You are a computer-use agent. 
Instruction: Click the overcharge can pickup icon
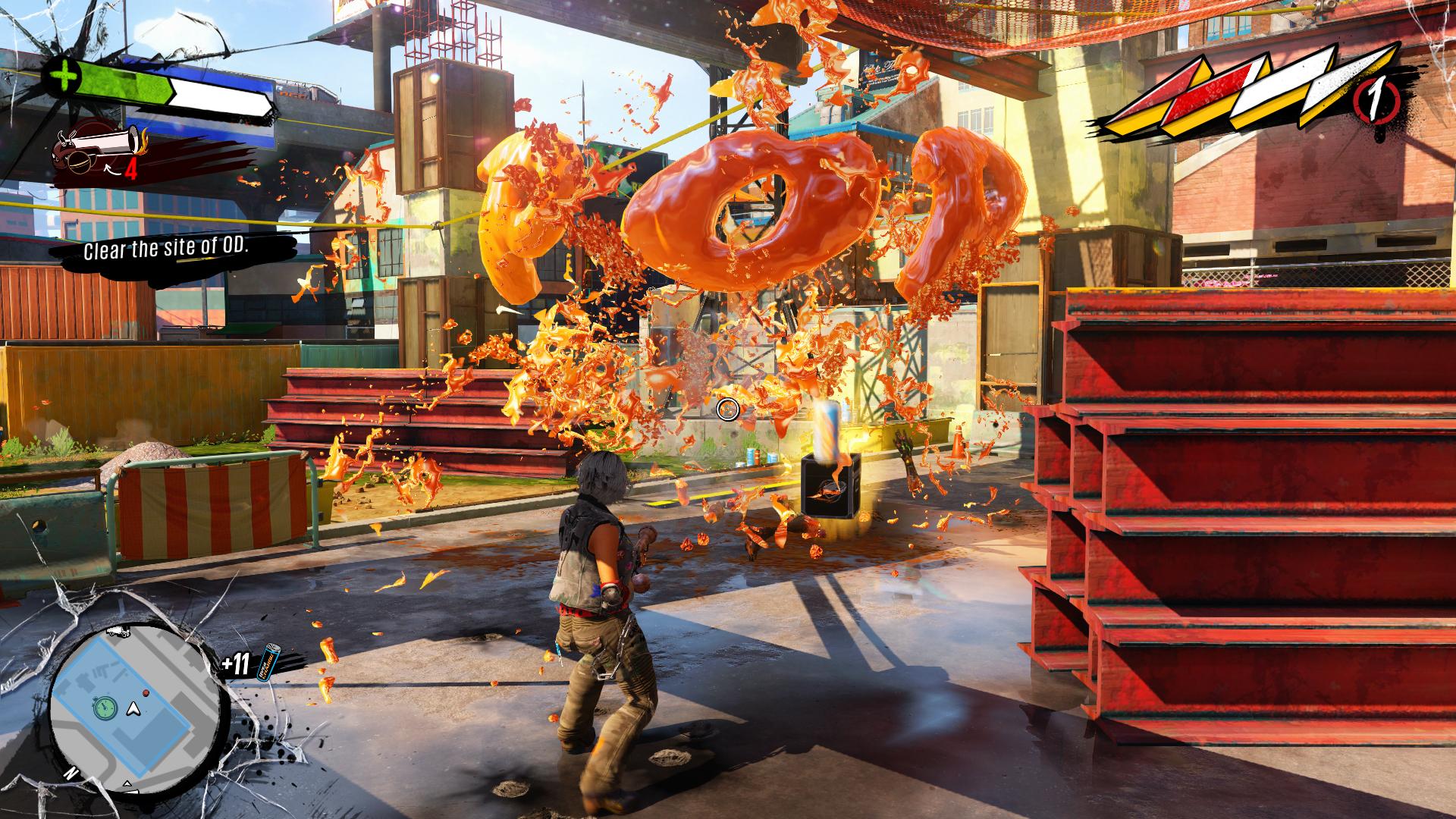[x=271, y=665]
